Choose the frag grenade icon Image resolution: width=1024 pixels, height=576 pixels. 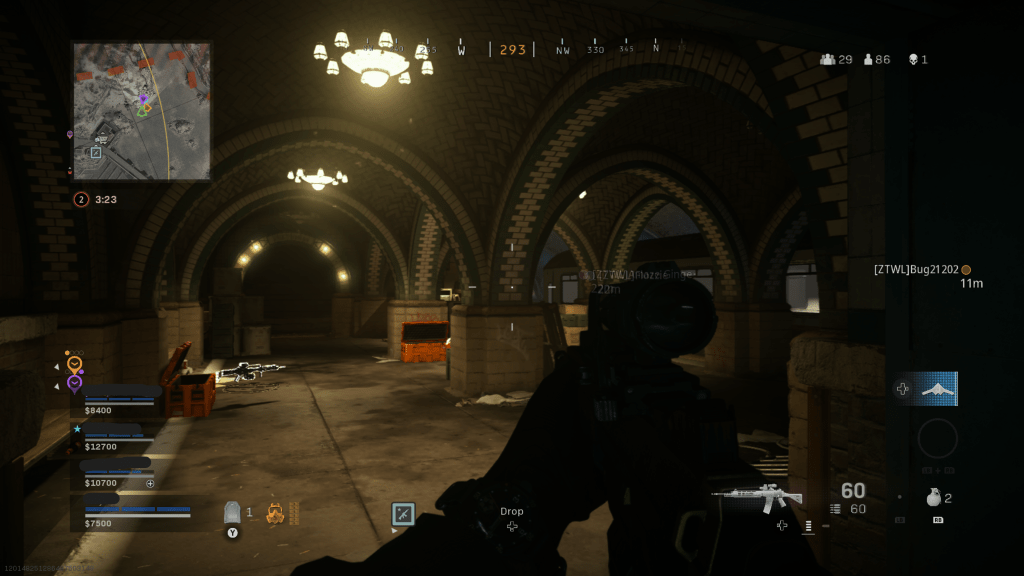point(933,497)
